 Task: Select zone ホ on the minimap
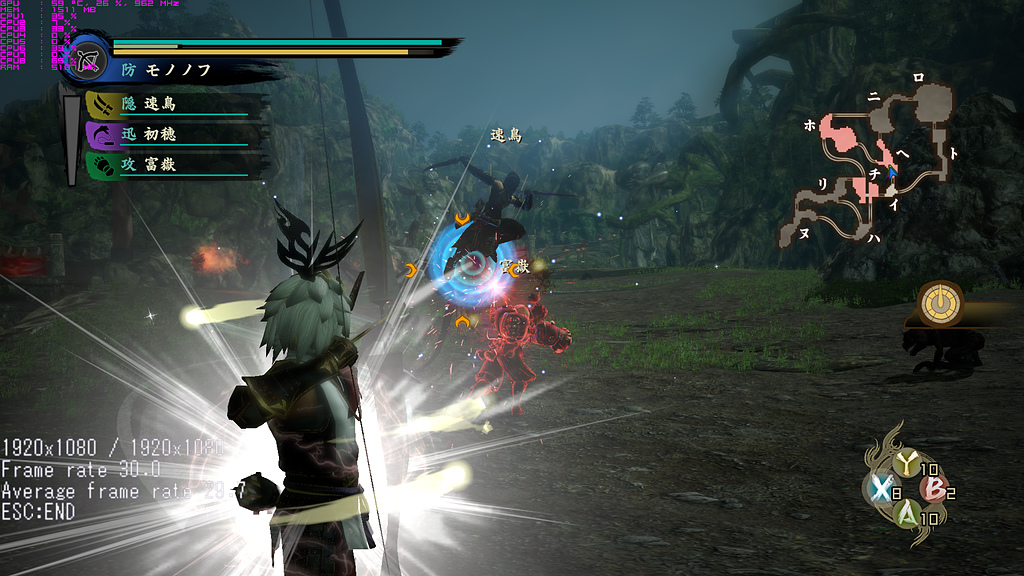[809, 125]
